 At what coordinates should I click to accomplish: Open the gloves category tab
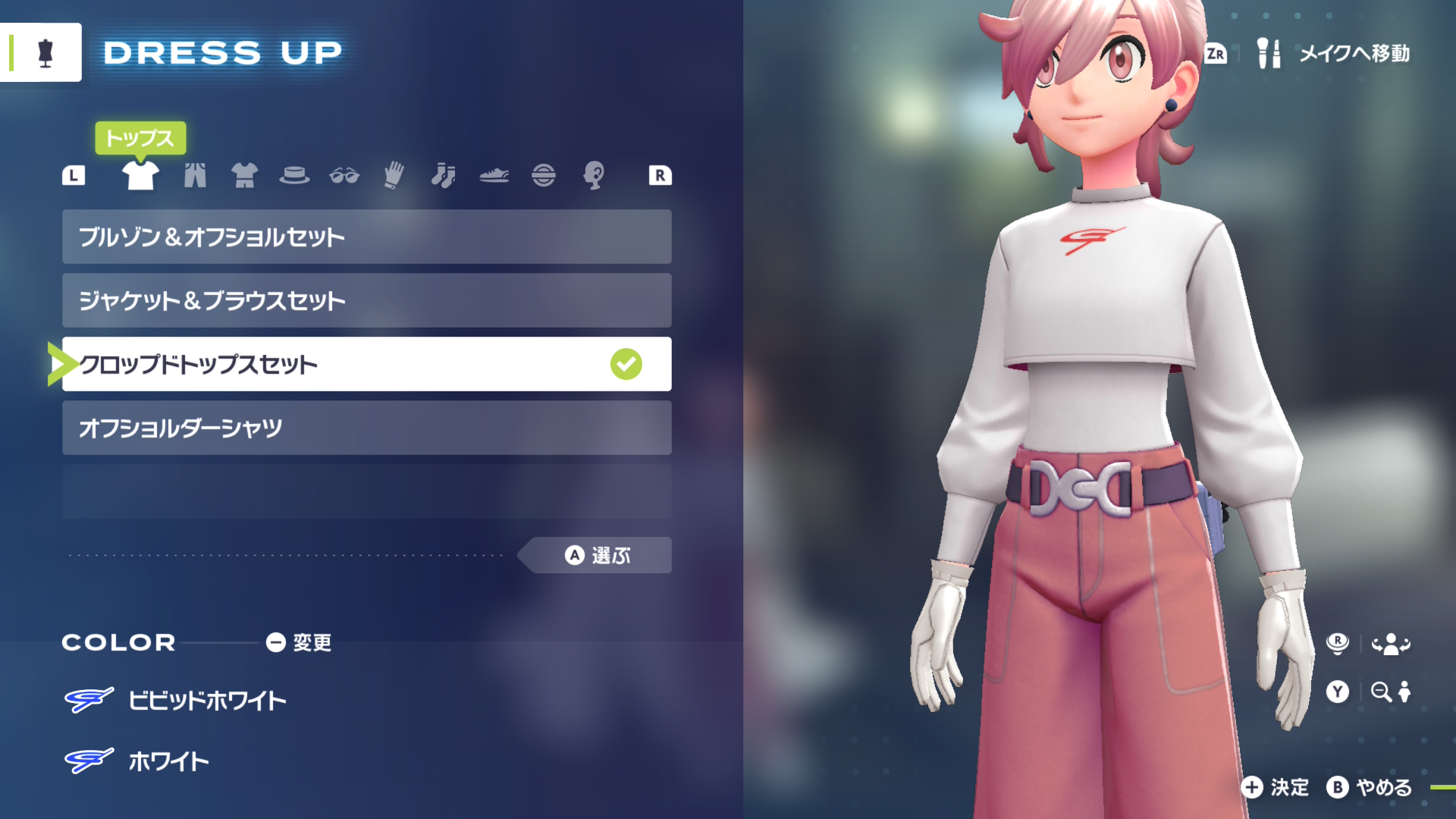tap(394, 175)
